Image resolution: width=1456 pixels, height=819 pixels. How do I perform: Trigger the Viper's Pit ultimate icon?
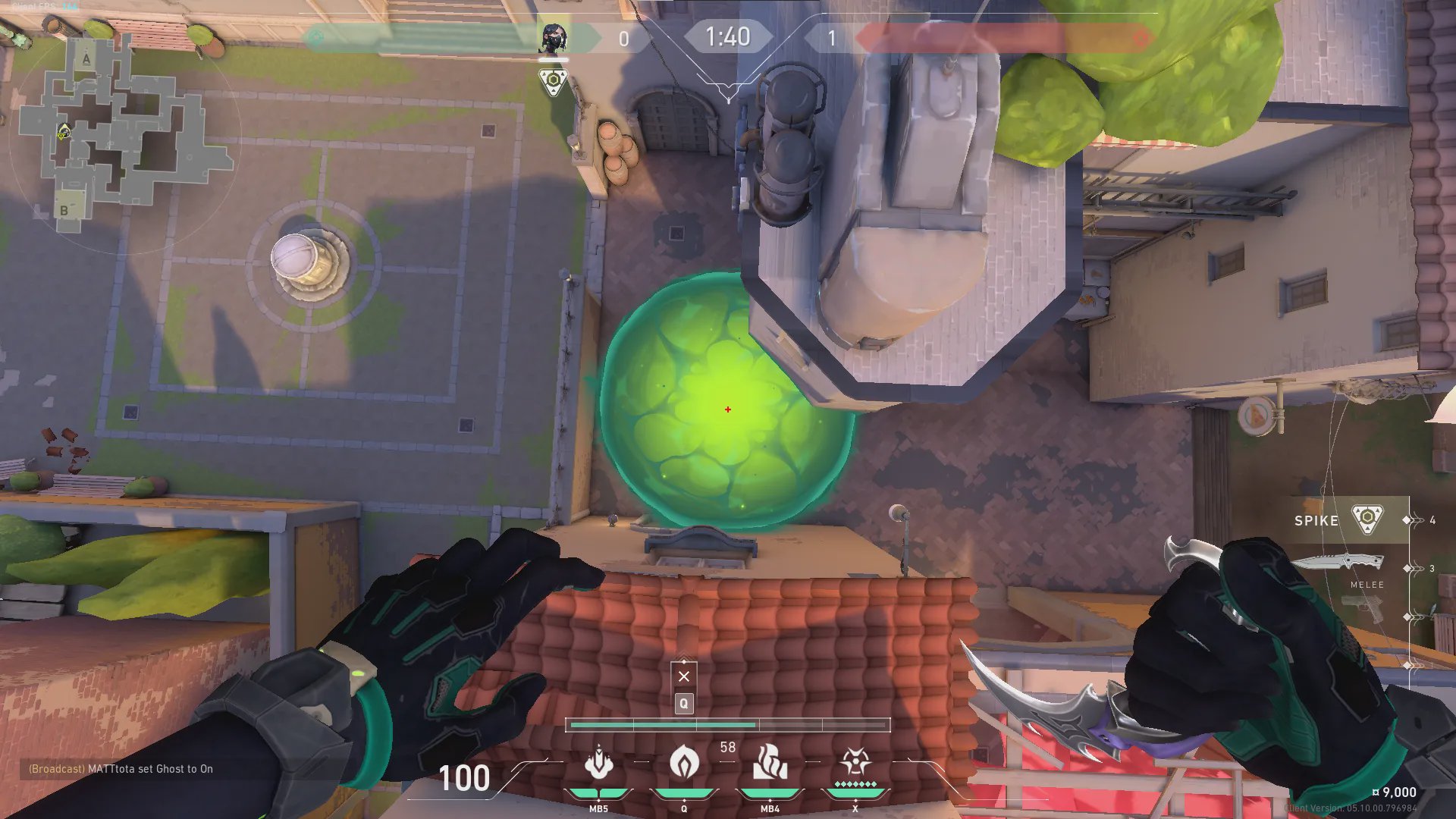click(855, 763)
